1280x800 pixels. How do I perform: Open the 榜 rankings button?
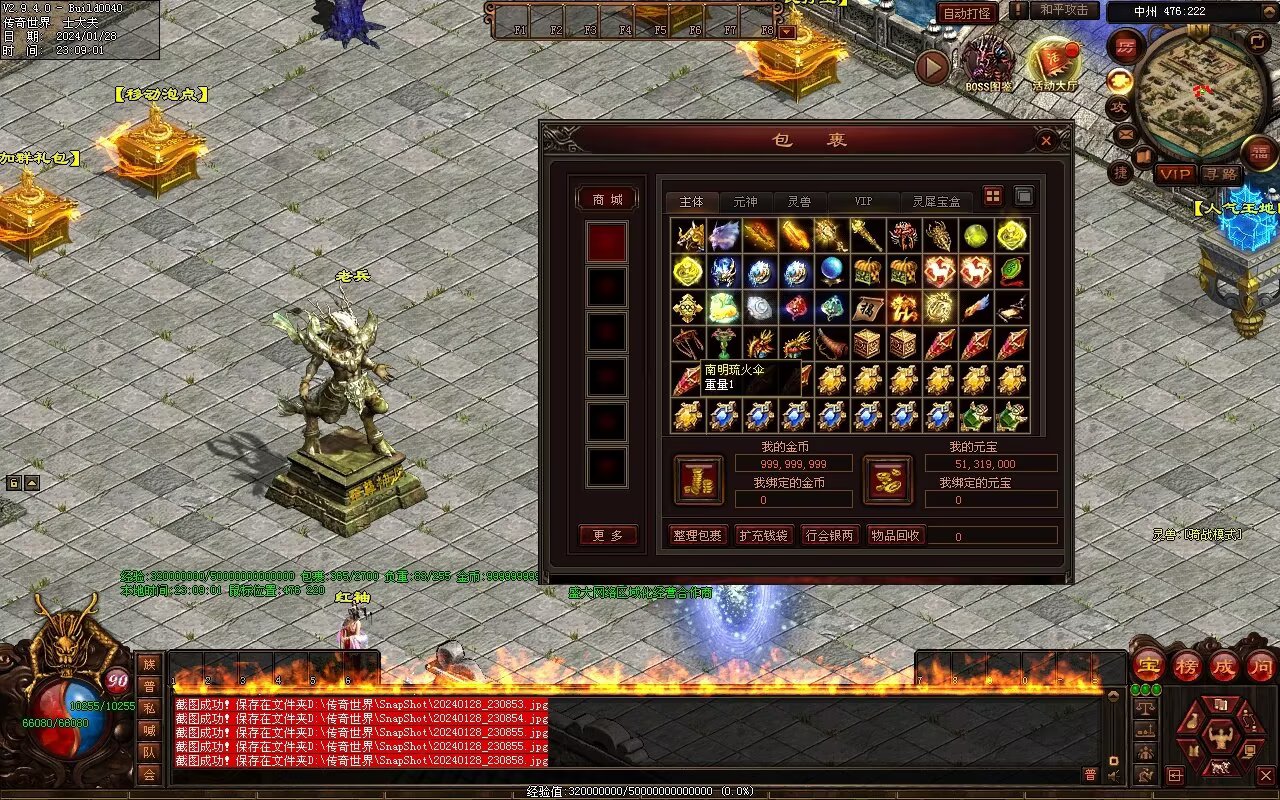point(1187,666)
